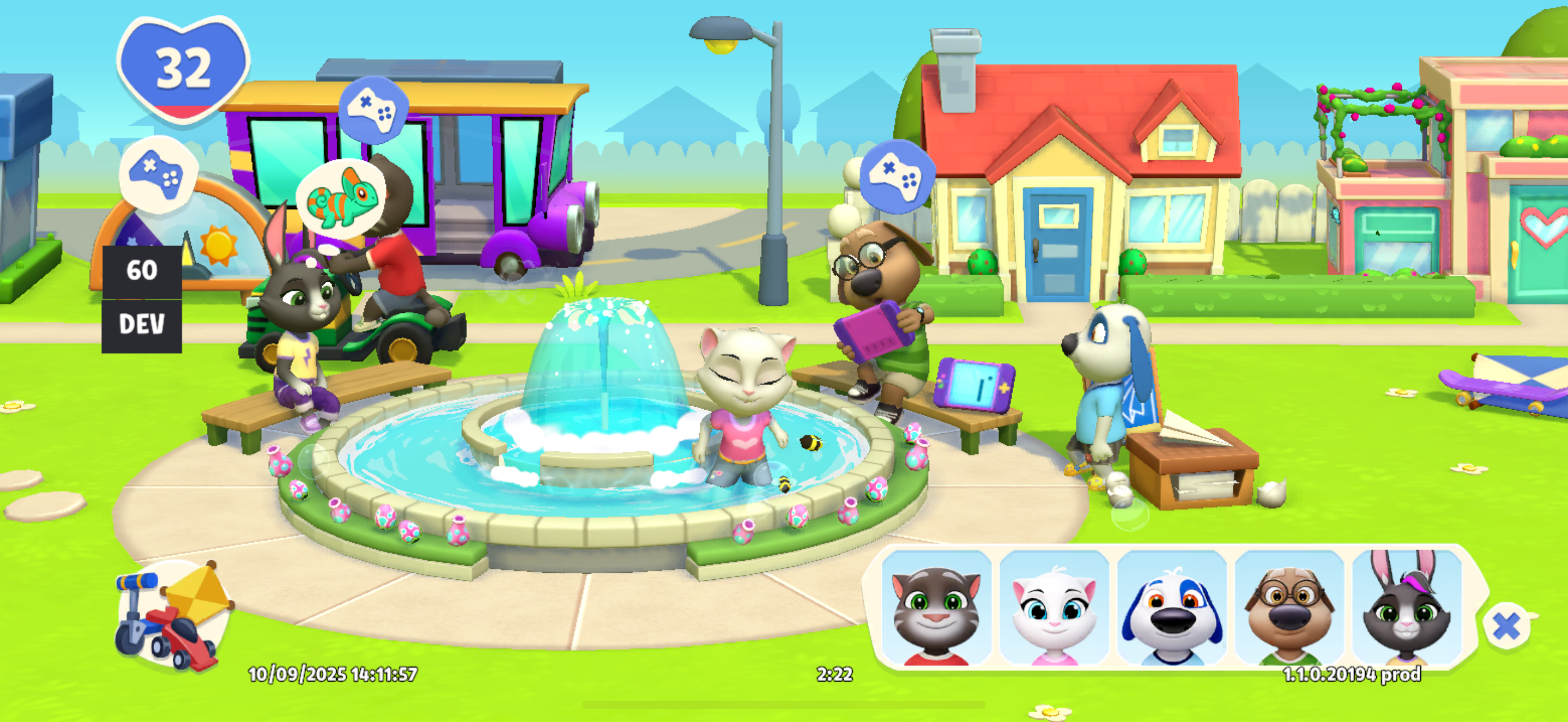Pick Hank the blue-eared dog portrait
This screenshot has width=1568, height=722.
pyautogui.click(x=1172, y=609)
